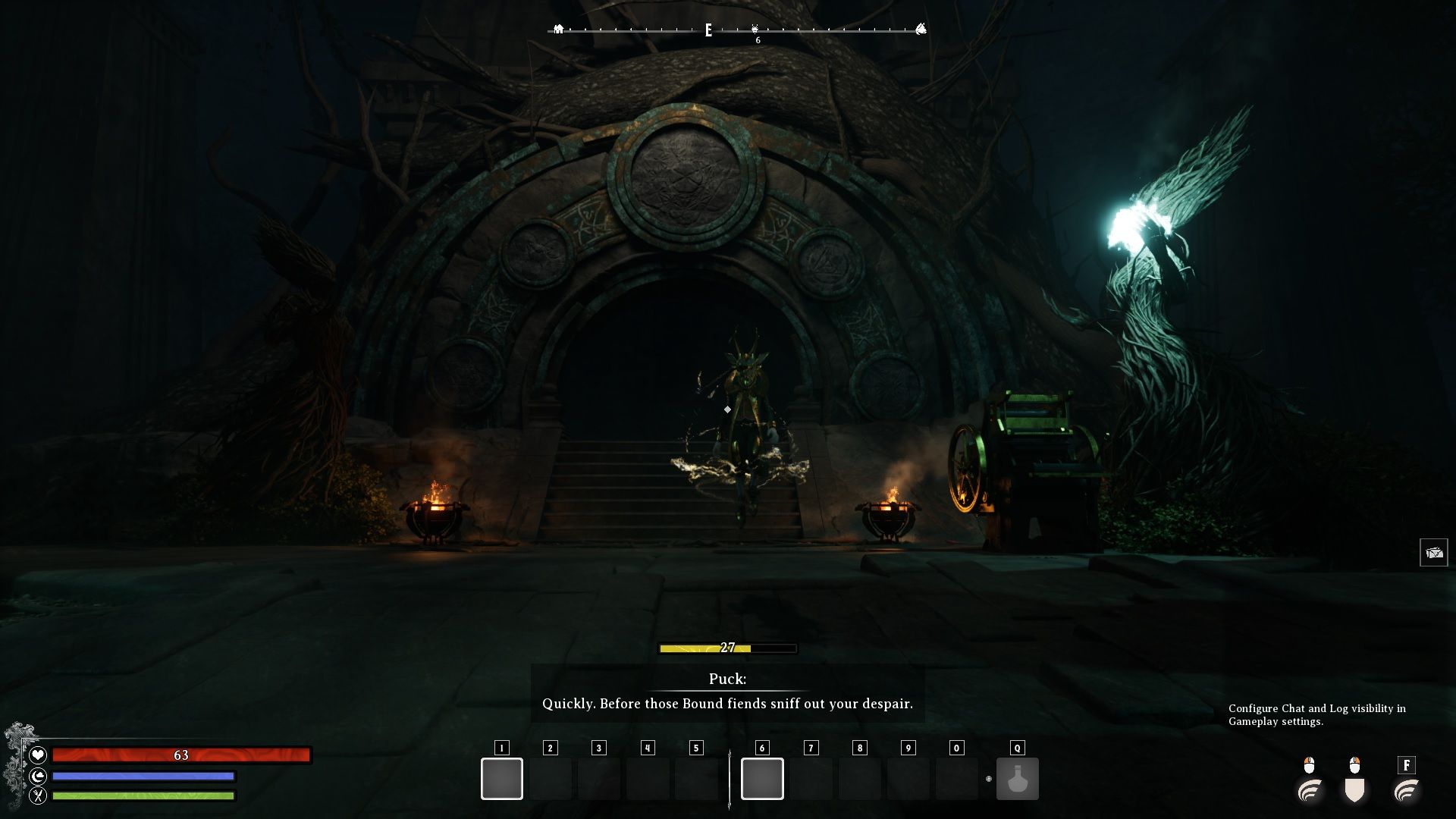Viewport: 1456px width, 819px height.
Task: Open the mail notification icon on screen edge
Action: 1435,552
